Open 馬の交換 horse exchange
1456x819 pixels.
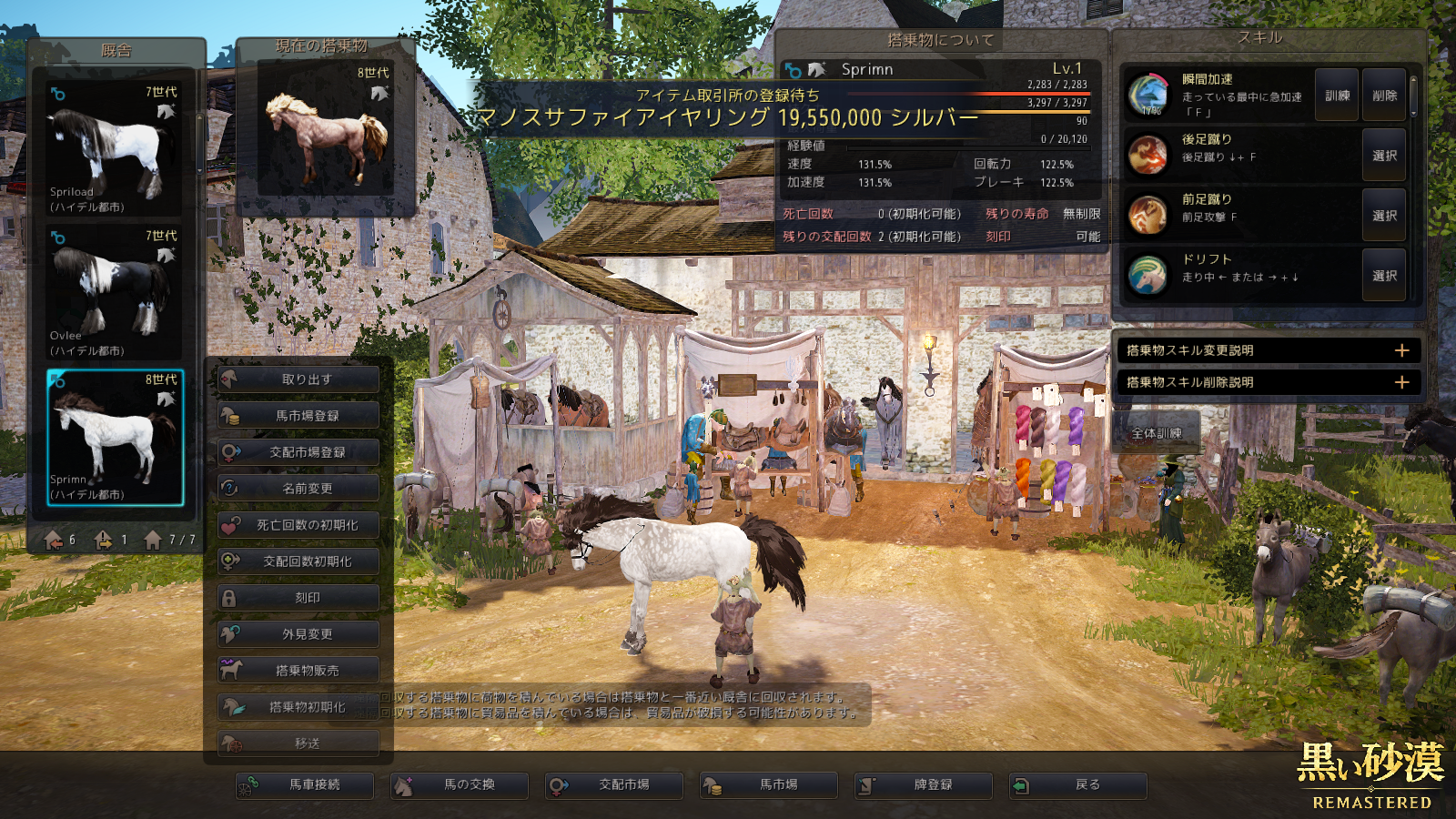(460, 784)
